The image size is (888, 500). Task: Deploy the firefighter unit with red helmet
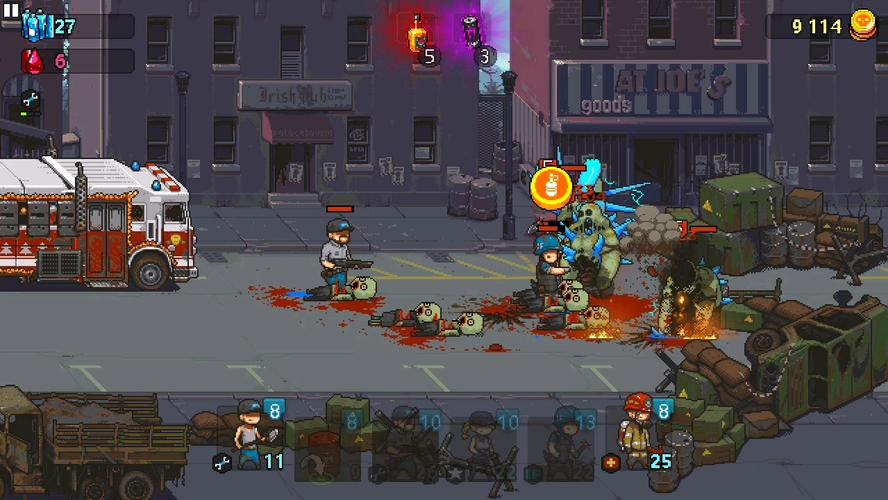637,435
